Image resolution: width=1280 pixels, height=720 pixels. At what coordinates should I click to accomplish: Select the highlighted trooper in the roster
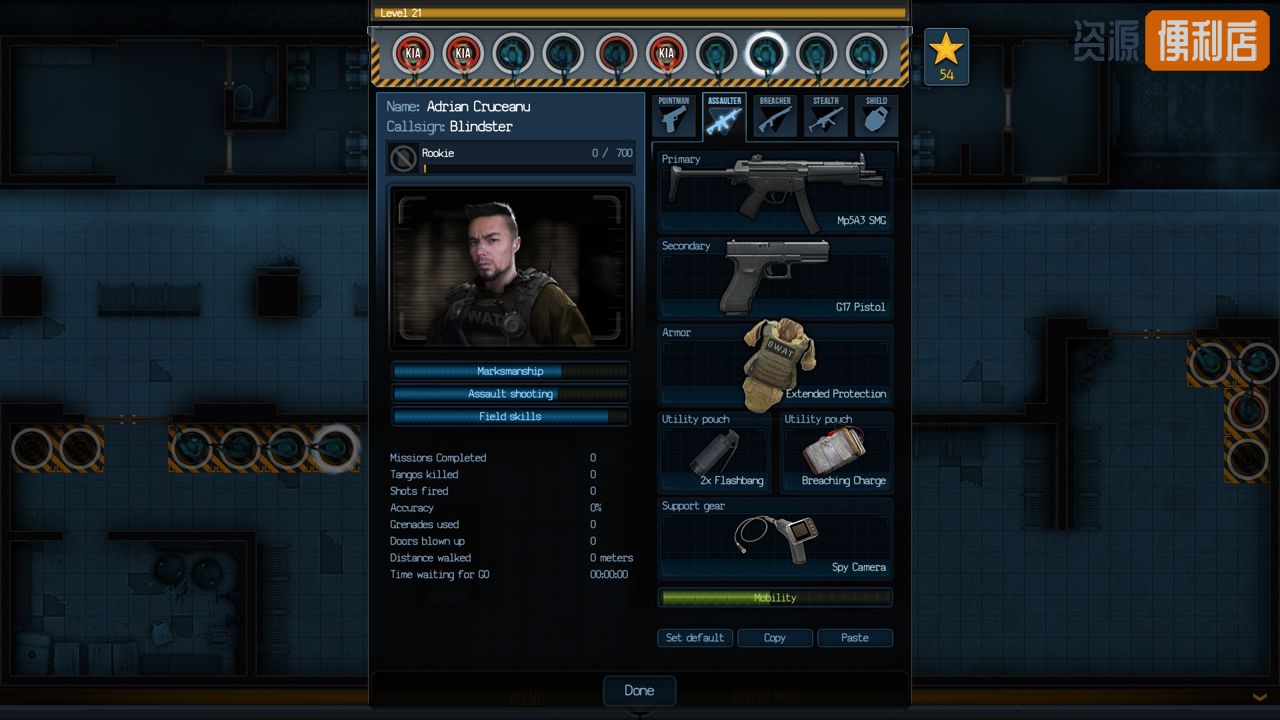pos(767,53)
